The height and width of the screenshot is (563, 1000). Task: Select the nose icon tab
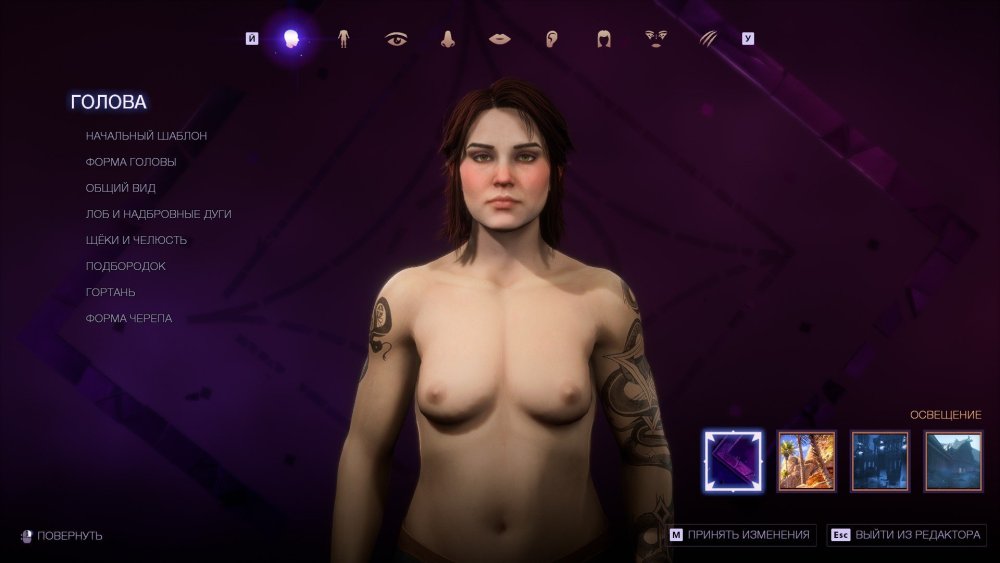(448, 39)
